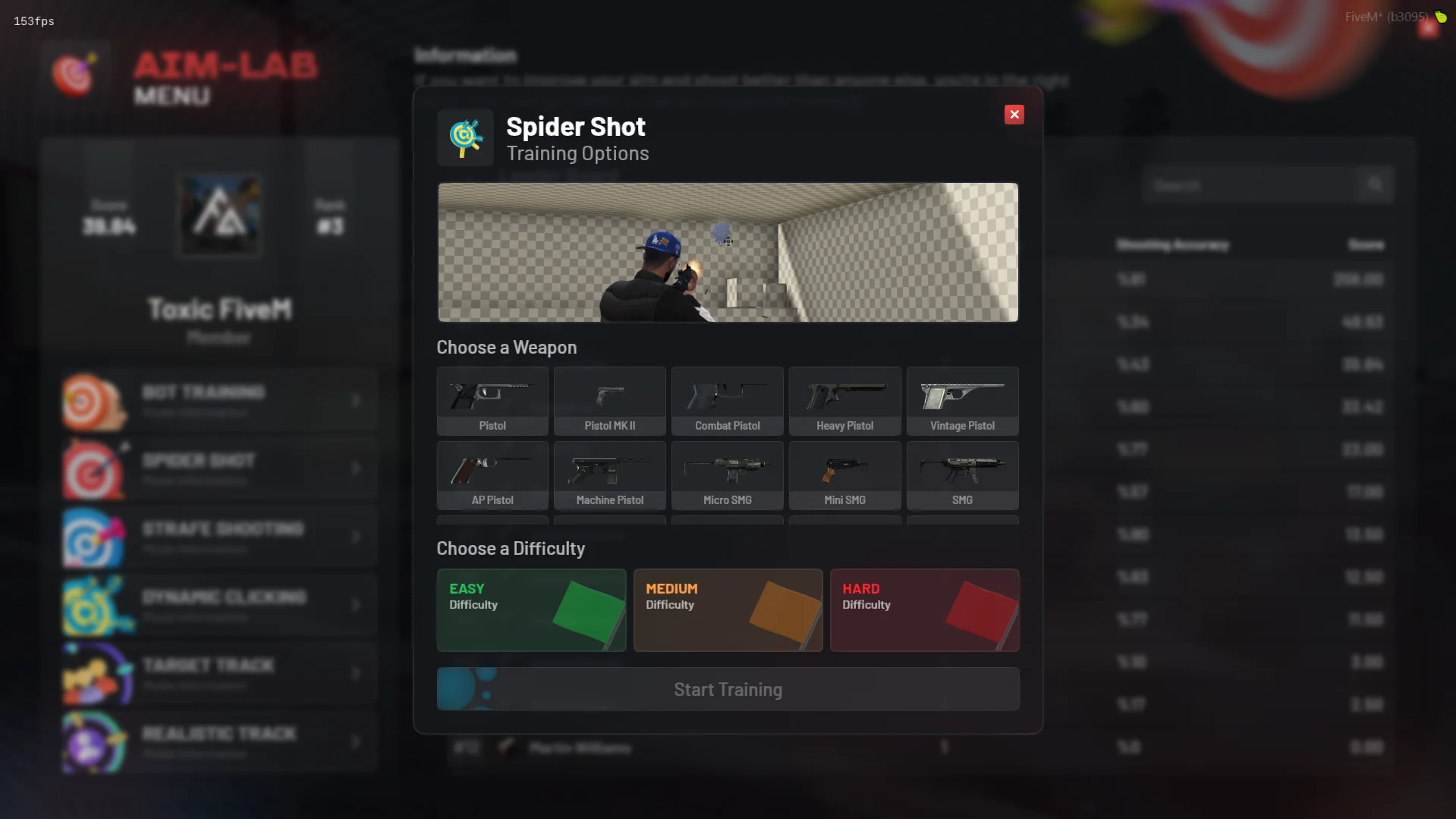Select Medium difficulty

coord(728,610)
